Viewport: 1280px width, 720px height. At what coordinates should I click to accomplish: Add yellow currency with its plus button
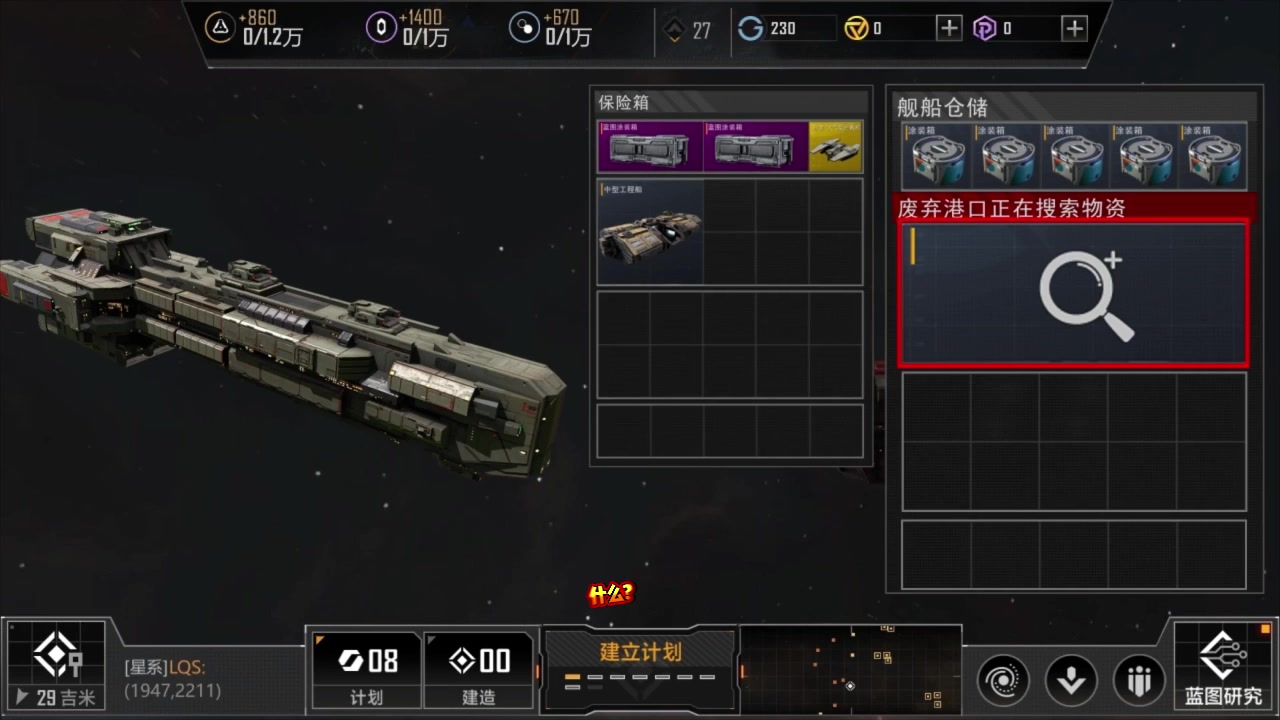[948, 28]
